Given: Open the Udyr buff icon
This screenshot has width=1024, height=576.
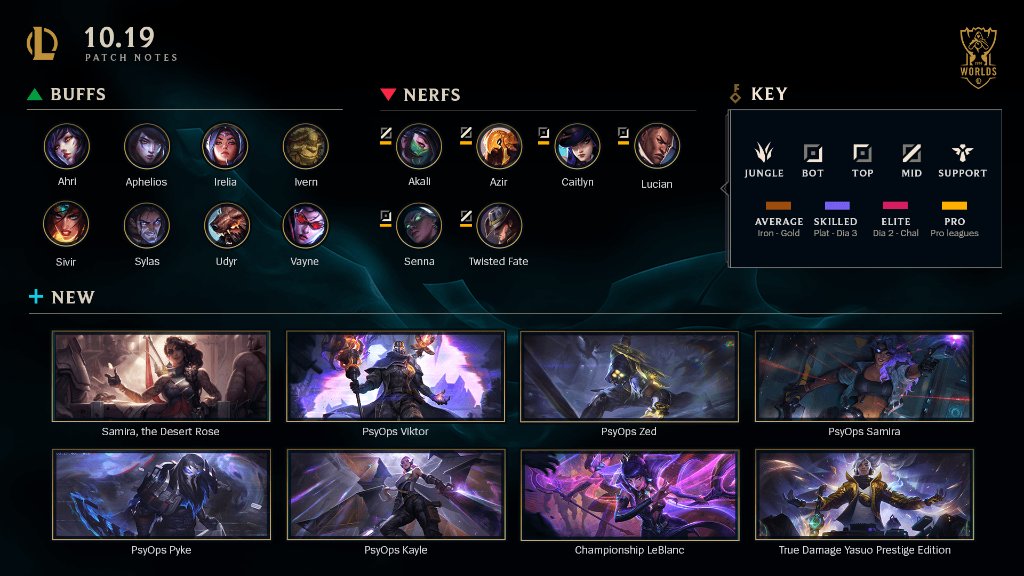Looking at the screenshot, I should click(227, 225).
